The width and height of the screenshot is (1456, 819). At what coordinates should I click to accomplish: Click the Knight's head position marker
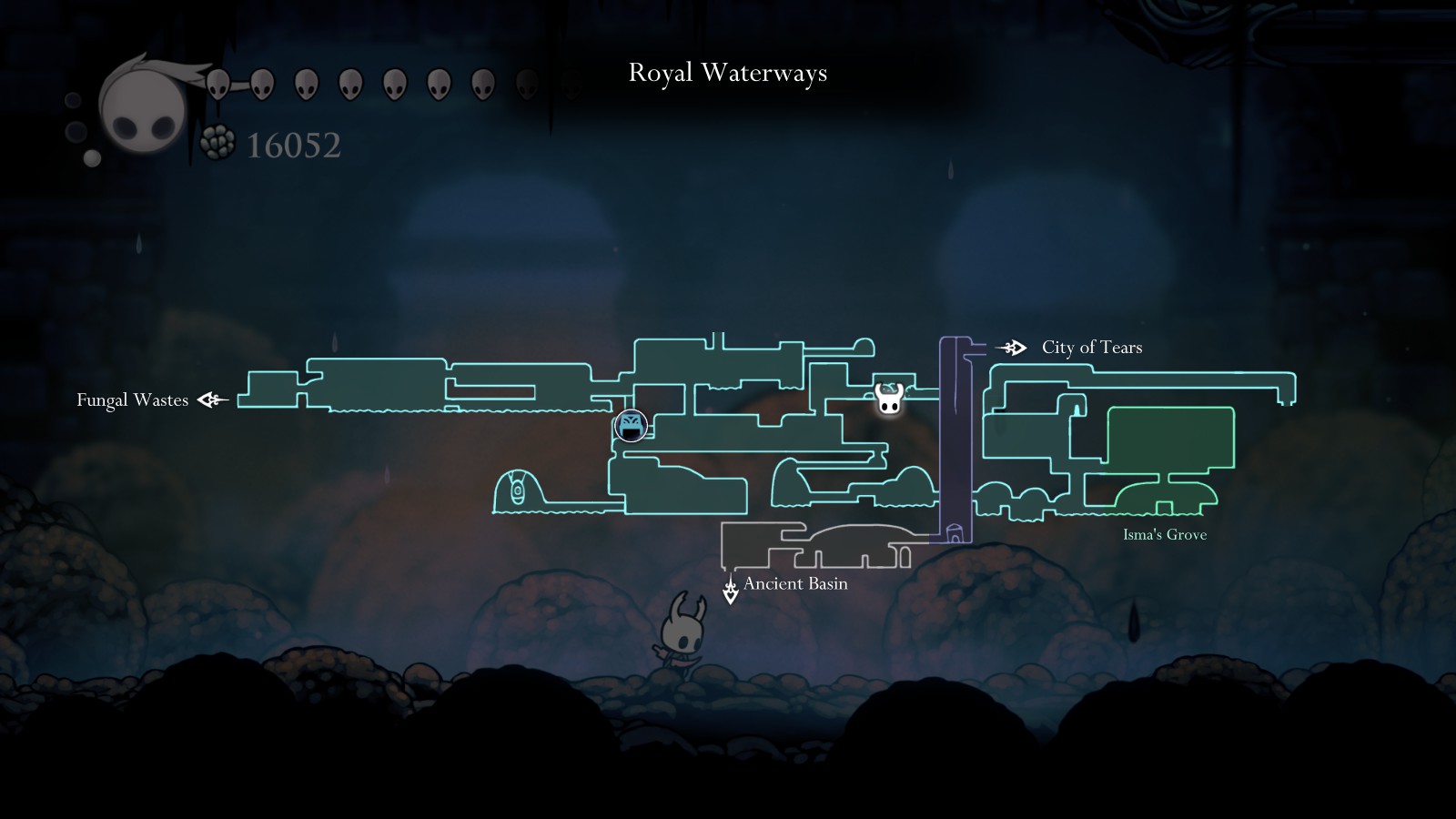(x=889, y=399)
